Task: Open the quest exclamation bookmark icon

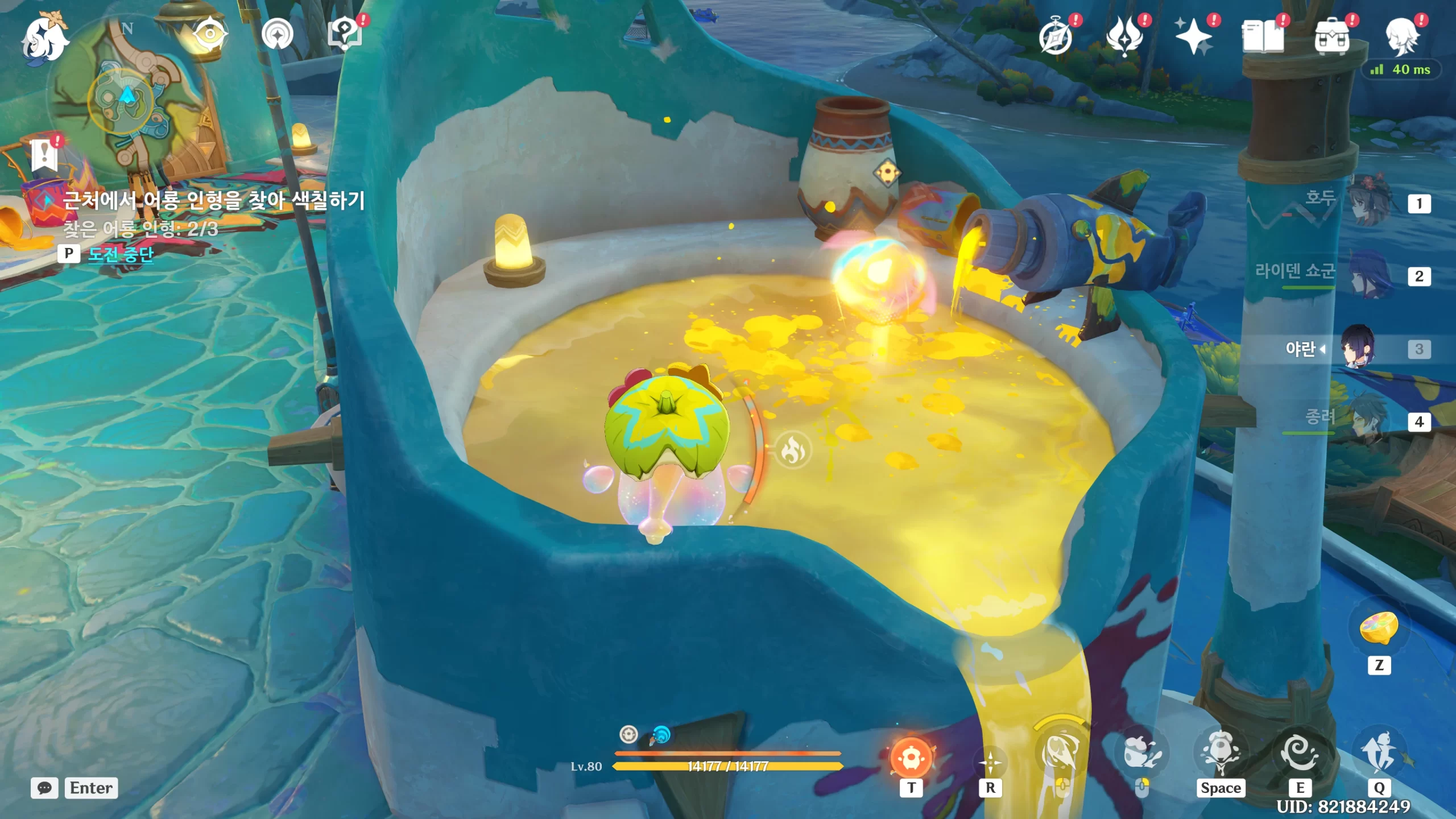Action: (x=45, y=155)
